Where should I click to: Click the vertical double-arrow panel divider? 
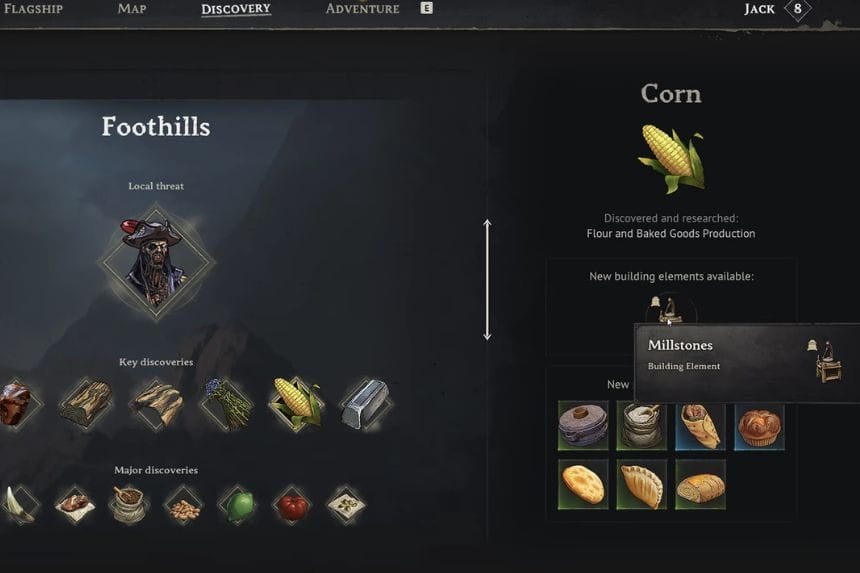(x=487, y=280)
